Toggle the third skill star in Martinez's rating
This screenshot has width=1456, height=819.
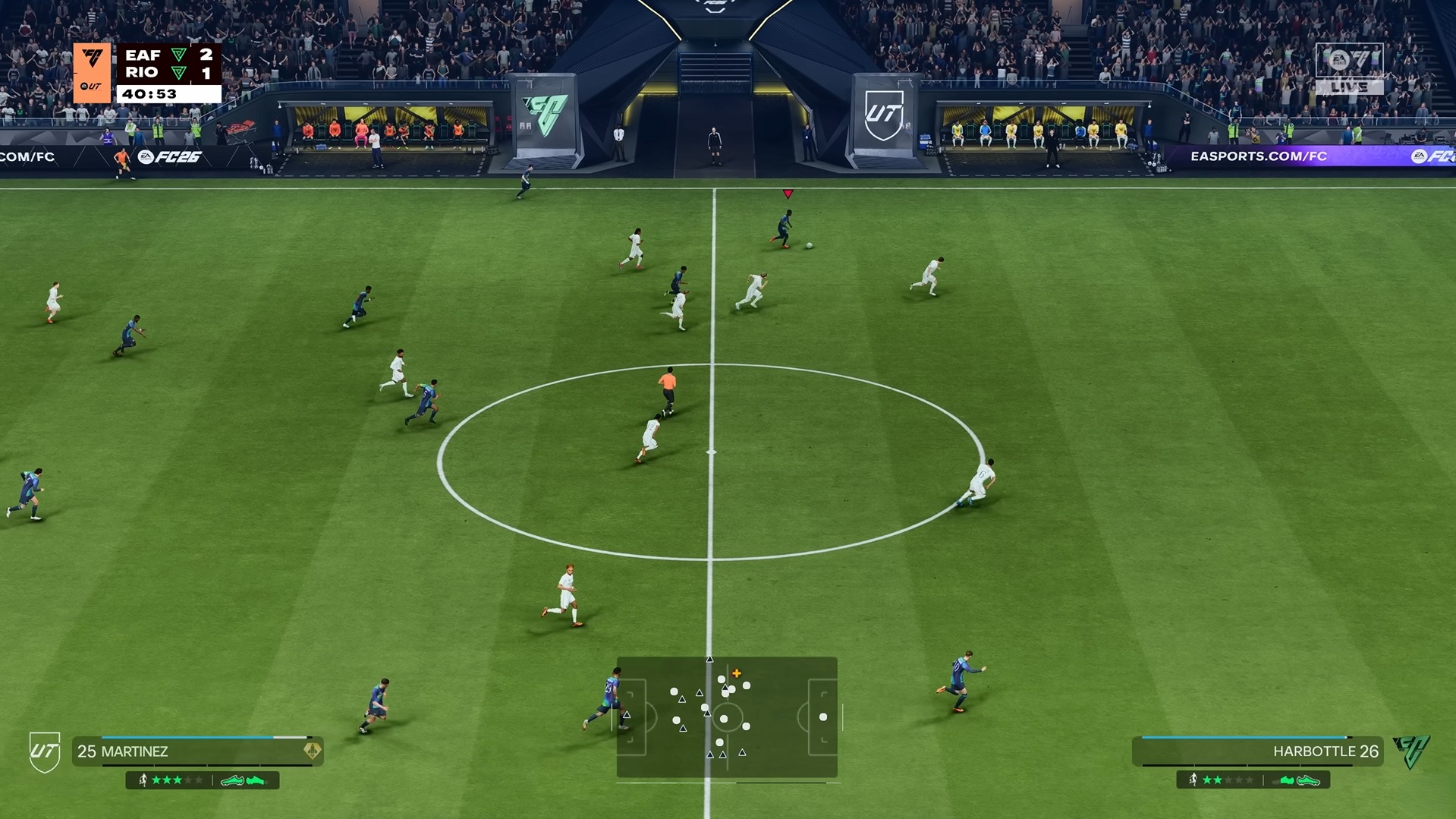pyautogui.click(x=178, y=780)
